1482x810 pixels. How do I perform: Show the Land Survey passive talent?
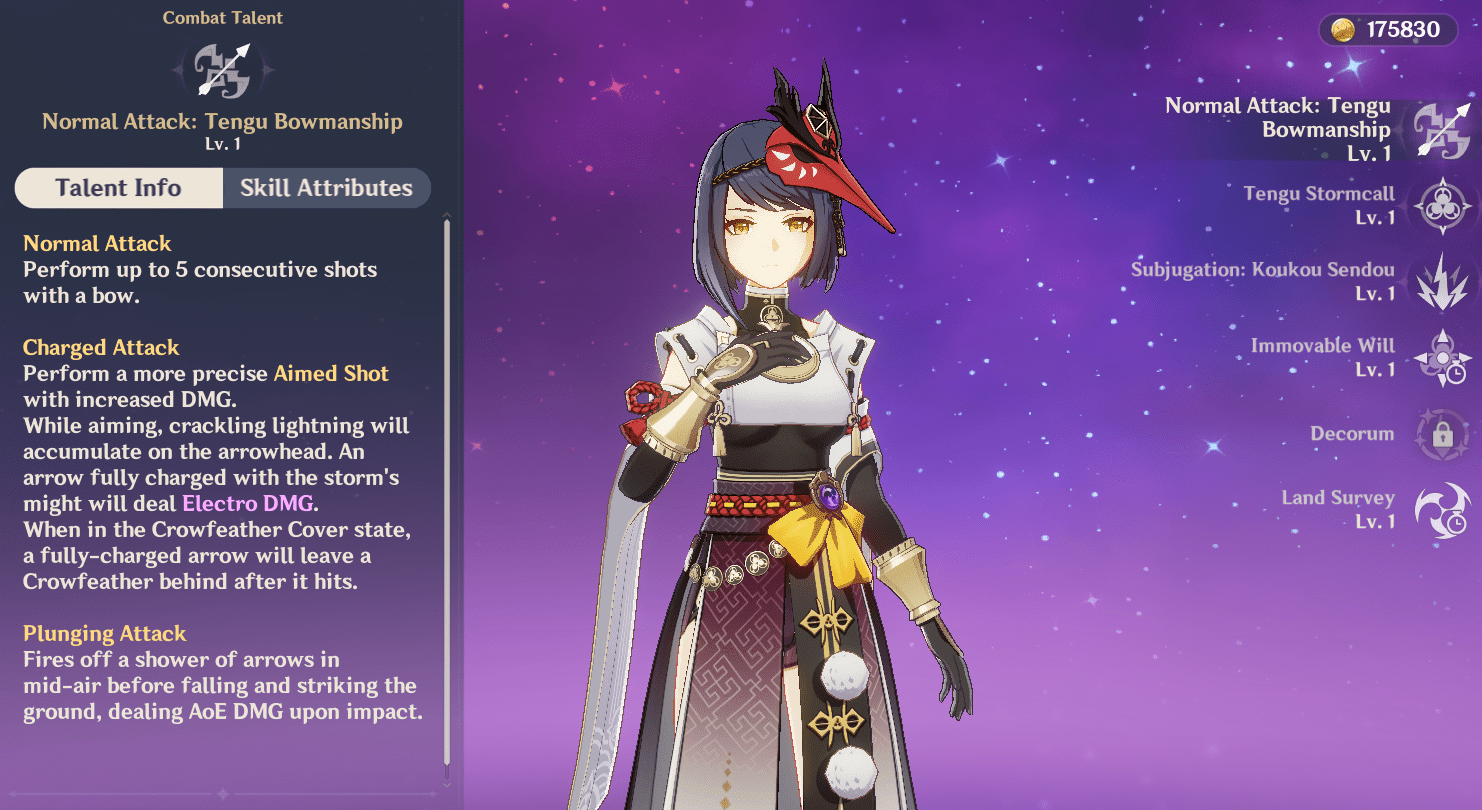[x=1441, y=510]
